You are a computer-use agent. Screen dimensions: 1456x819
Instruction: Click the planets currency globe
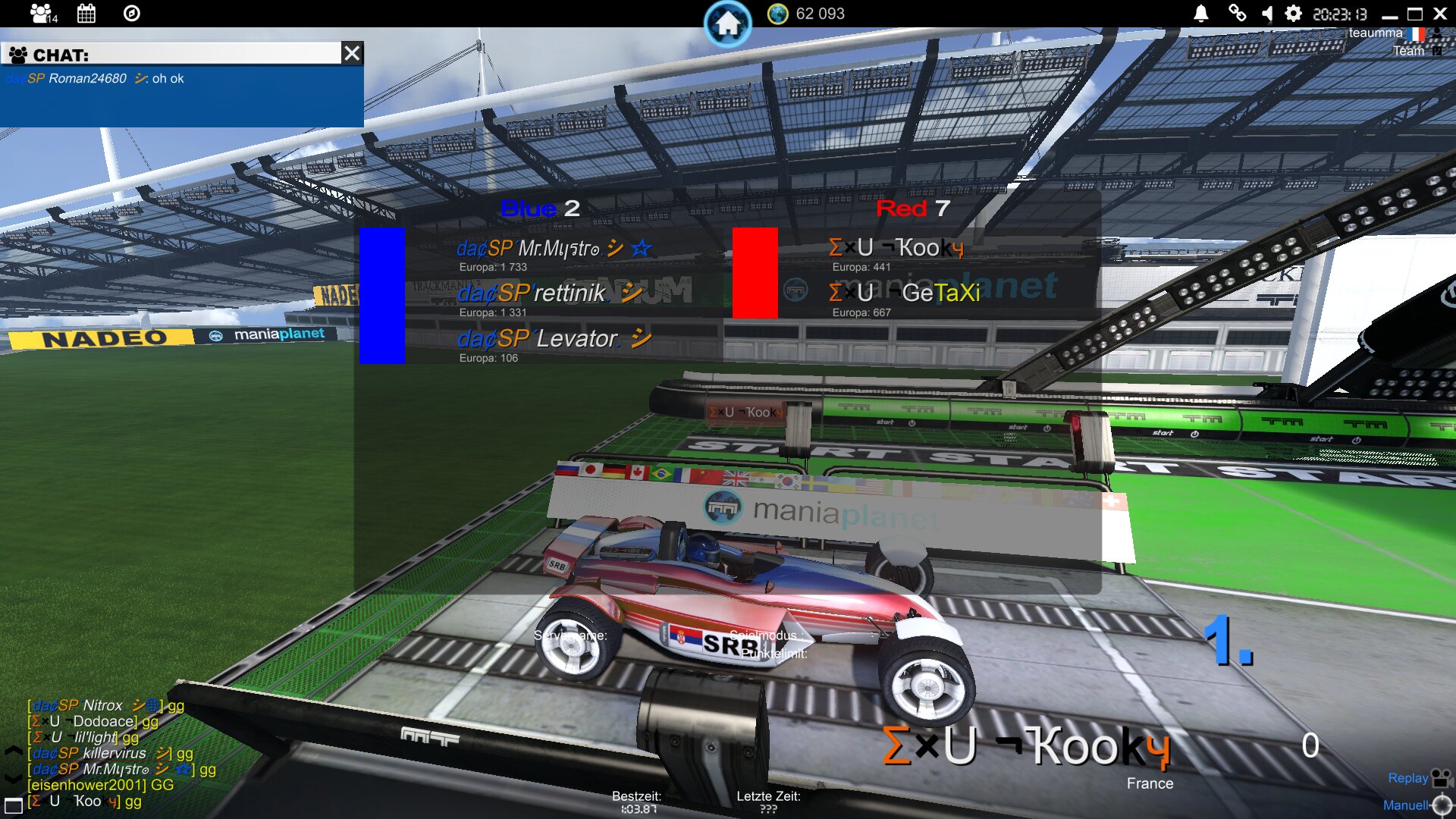tap(778, 14)
